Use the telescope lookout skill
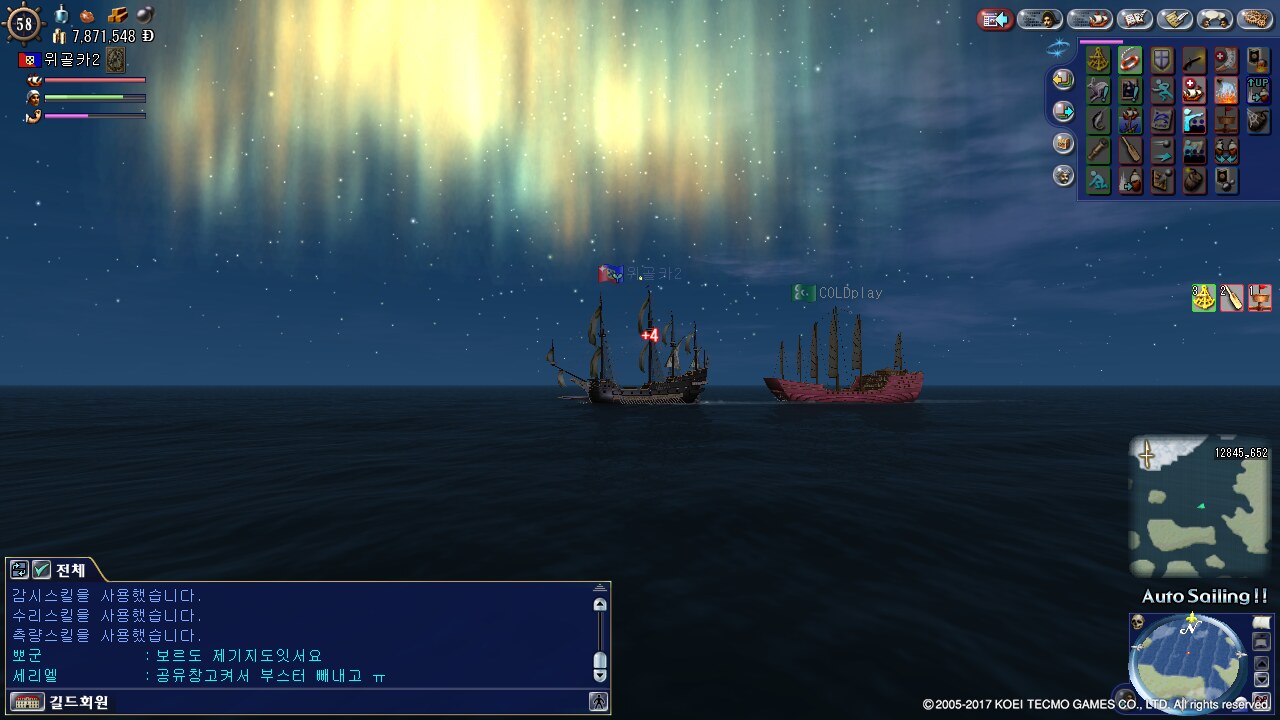 tap(1098, 151)
